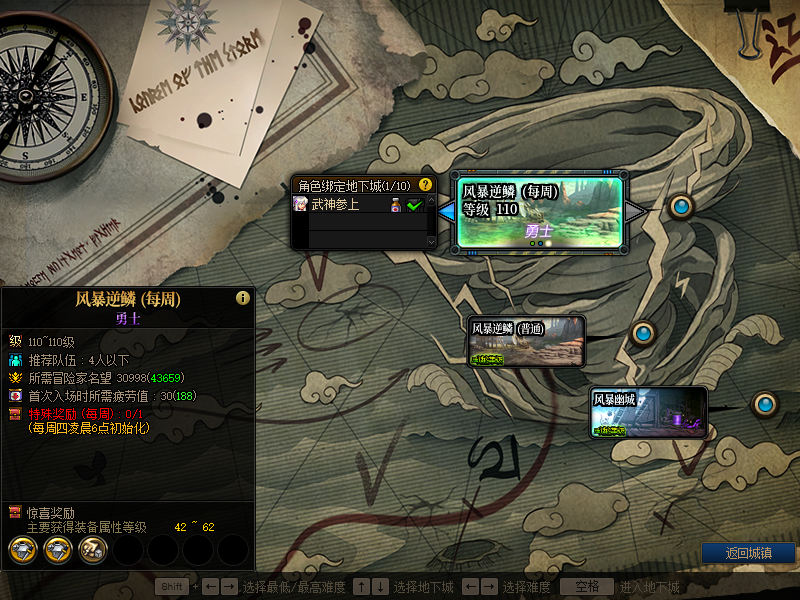Viewport: 800px width, 600px height.
Task: Select the 风暴幽城 dungeon card
Action: click(648, 412)
